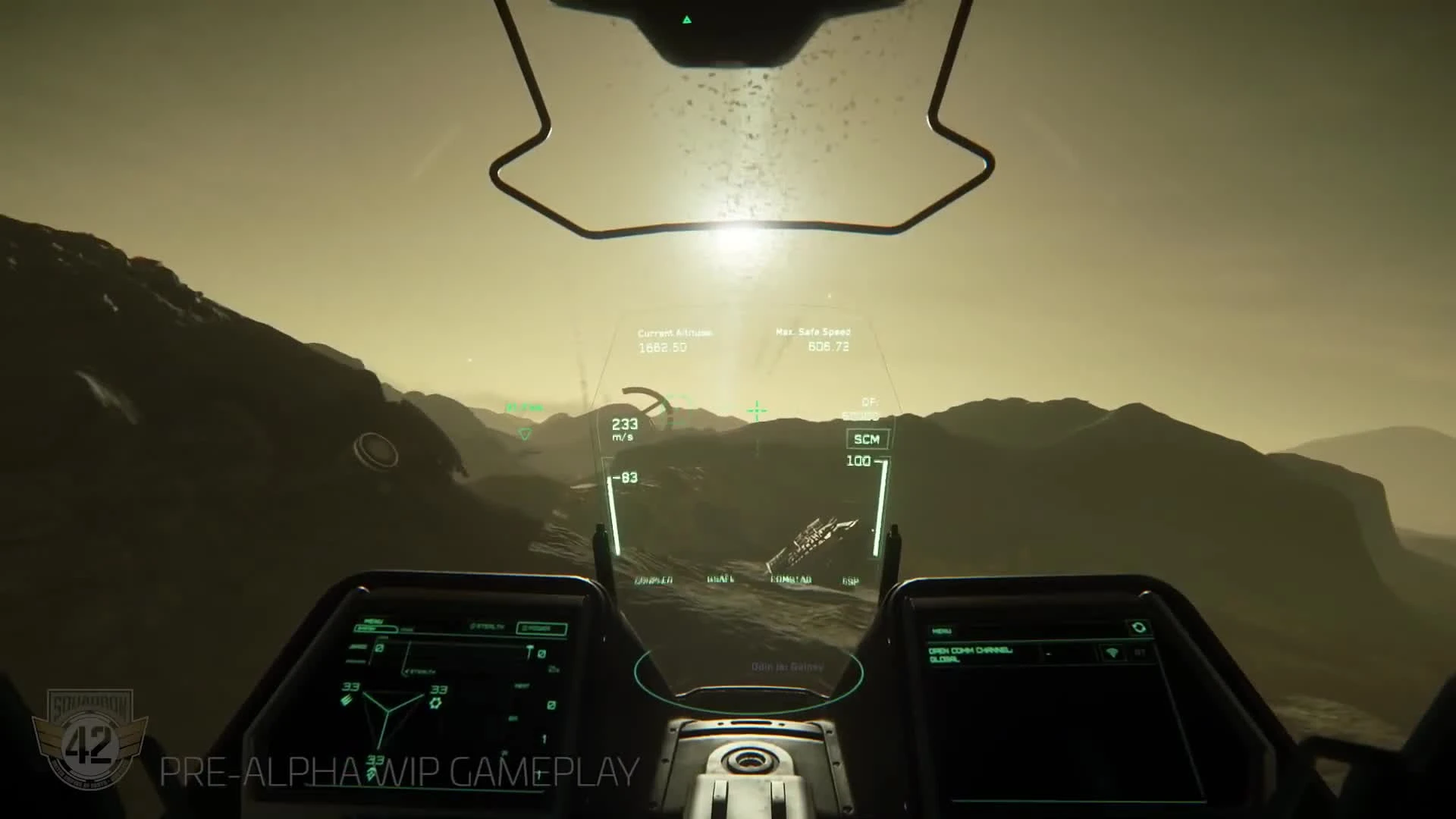
Task: Click the gear icon beside the right 33 readout
Action: 435,702
